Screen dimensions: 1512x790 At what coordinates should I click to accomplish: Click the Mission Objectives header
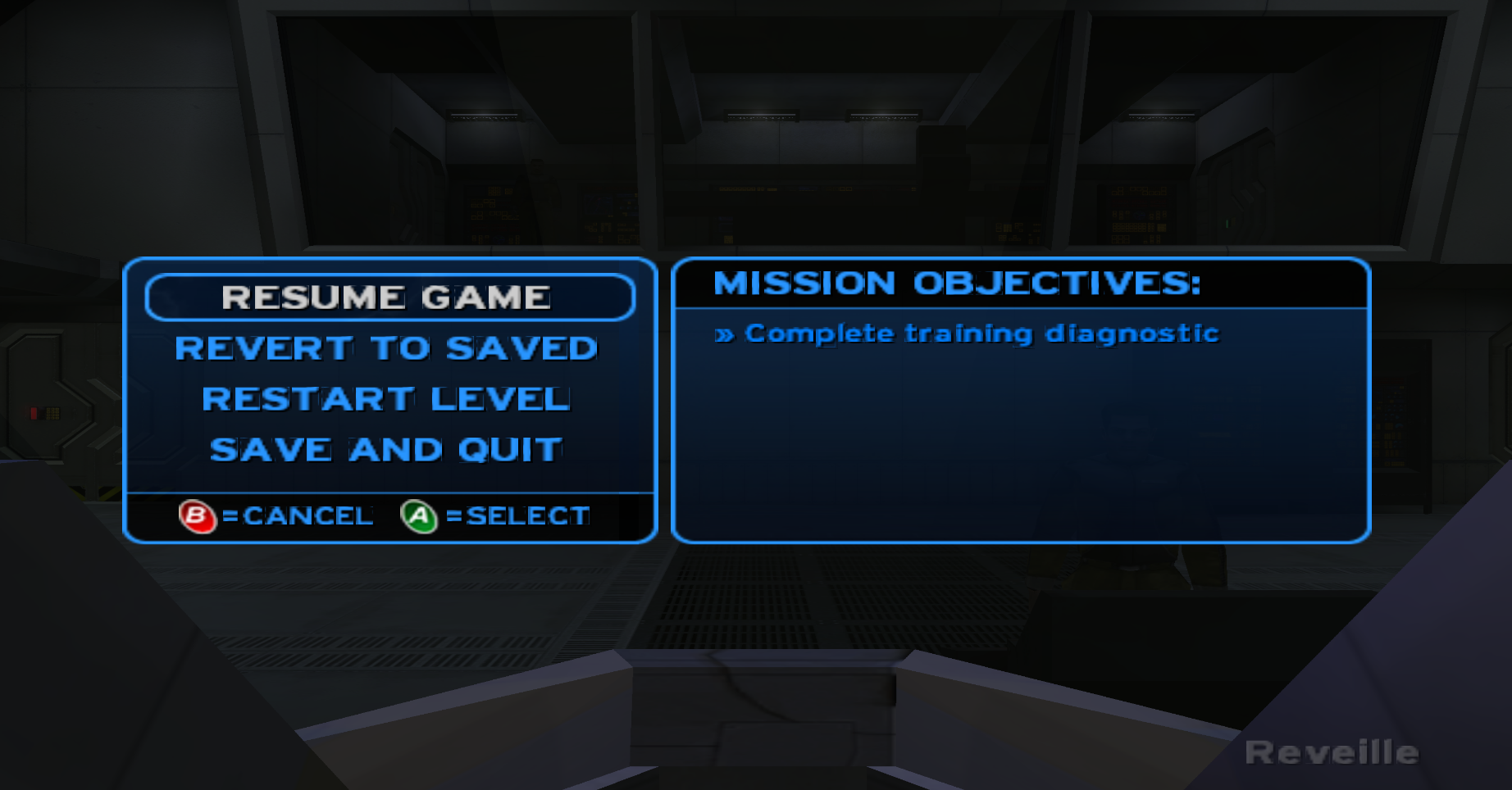[x=956, y=283]
